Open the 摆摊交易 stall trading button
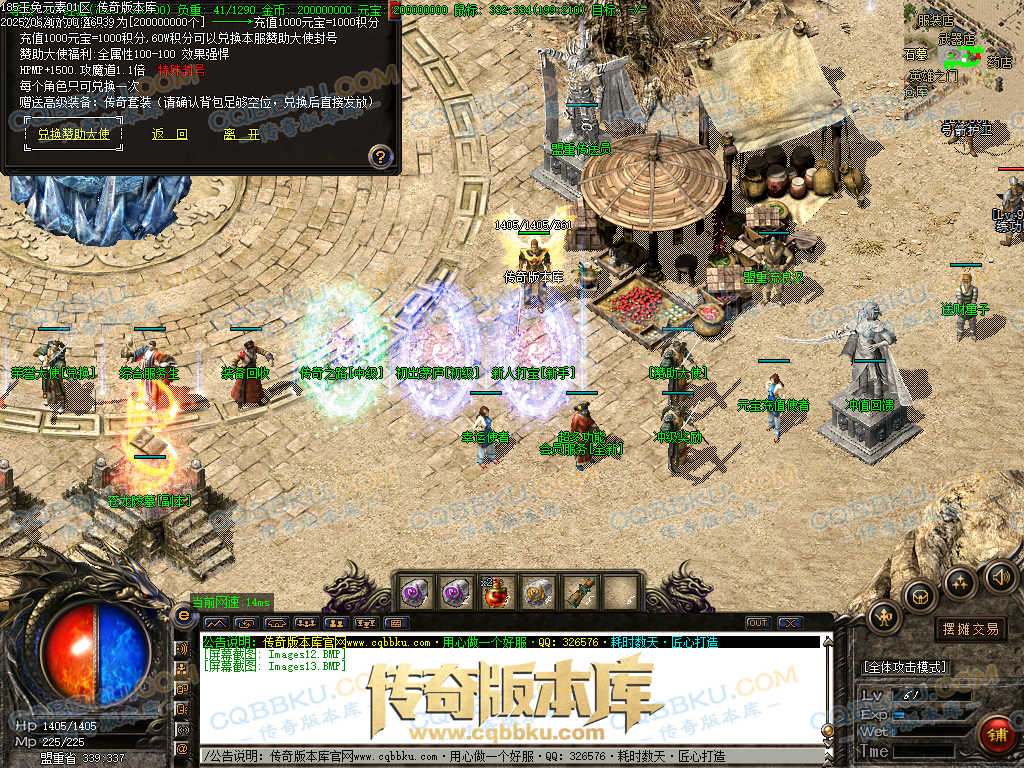The width and height of the screenshot is (1024, 768). coord(970,629)
